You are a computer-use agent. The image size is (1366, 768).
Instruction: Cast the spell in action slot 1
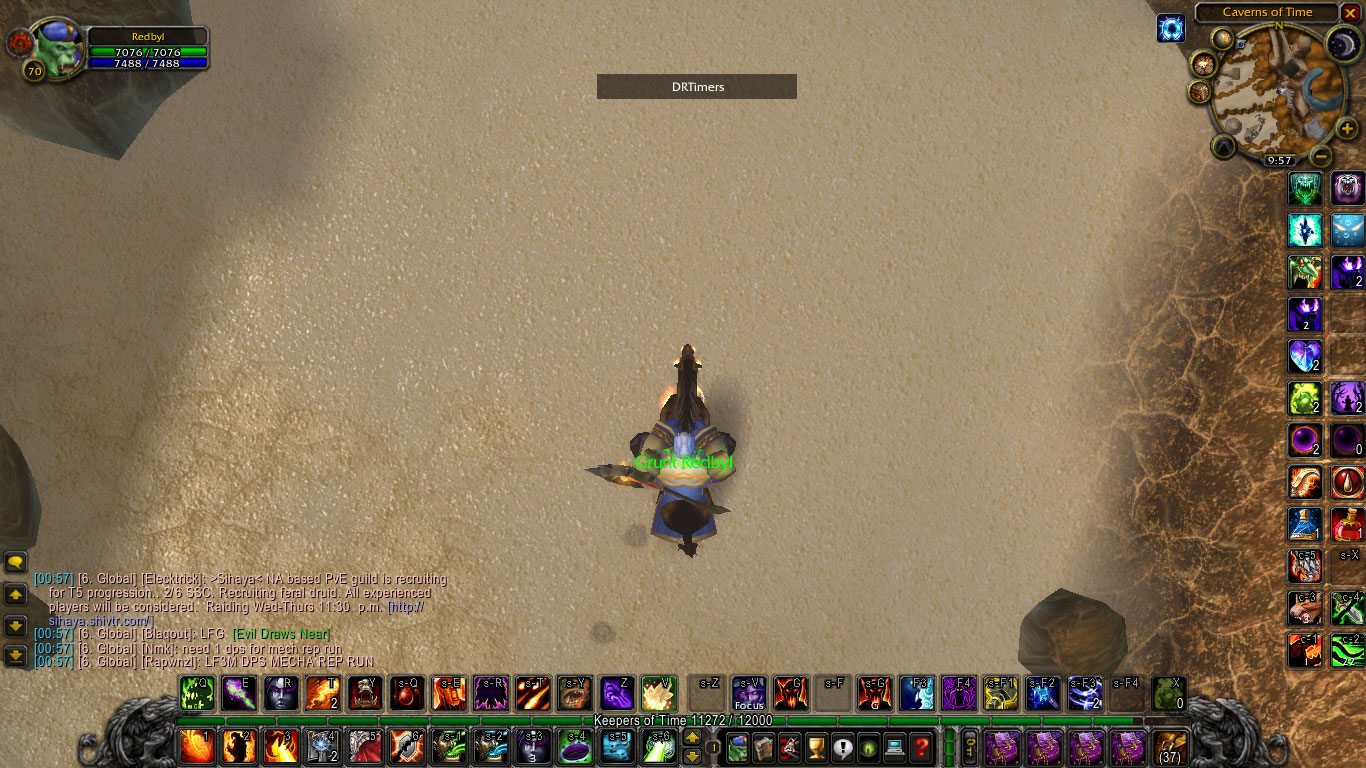[x=197, y=747]
